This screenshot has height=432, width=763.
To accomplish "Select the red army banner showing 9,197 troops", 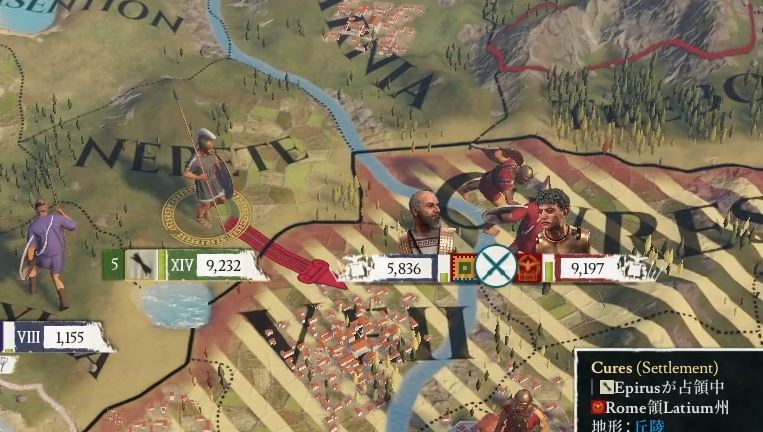I will click(x=587, y=268).
